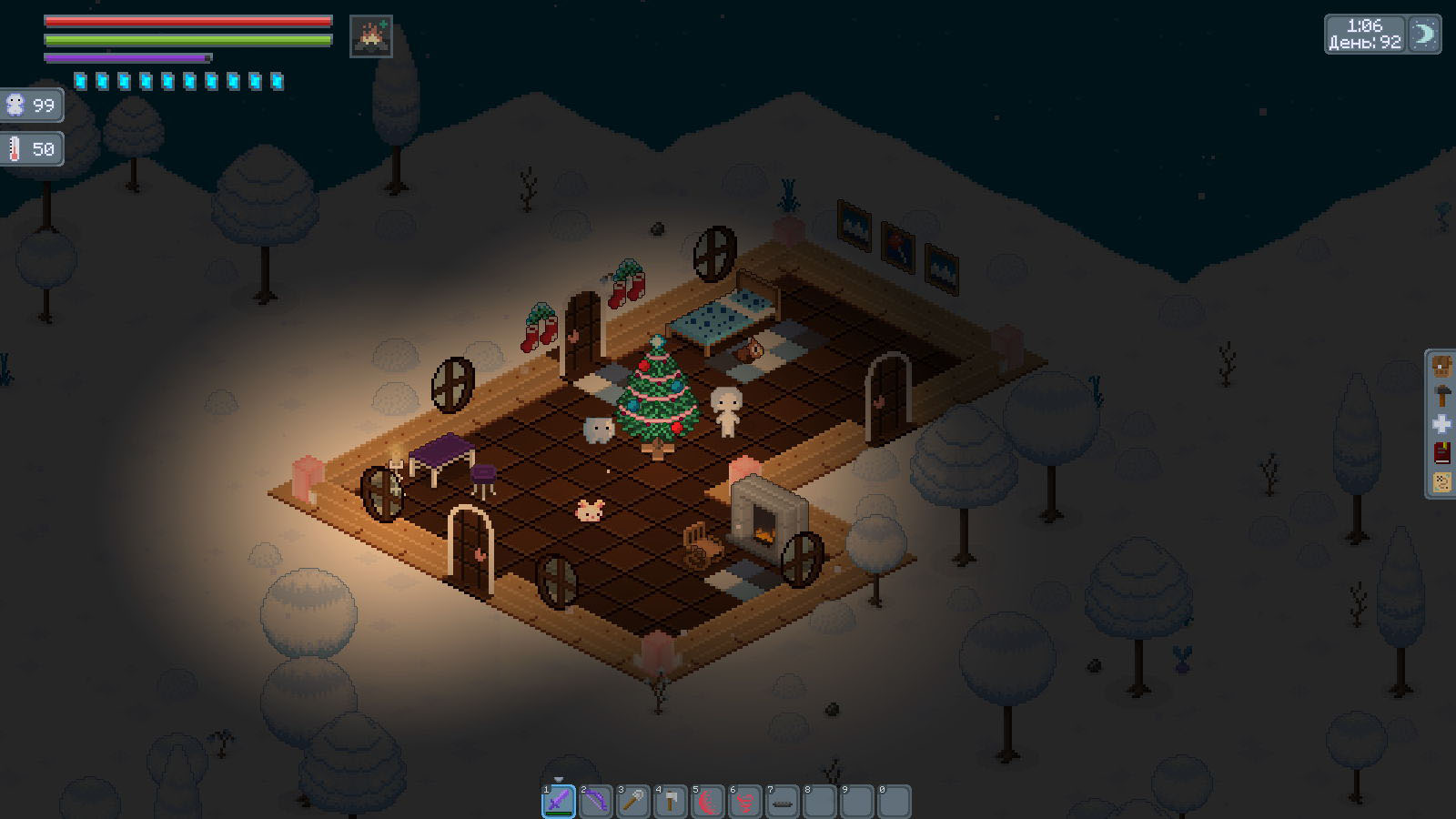
Task: Click the moon night-time icon
Action: tap(1424, 35)
